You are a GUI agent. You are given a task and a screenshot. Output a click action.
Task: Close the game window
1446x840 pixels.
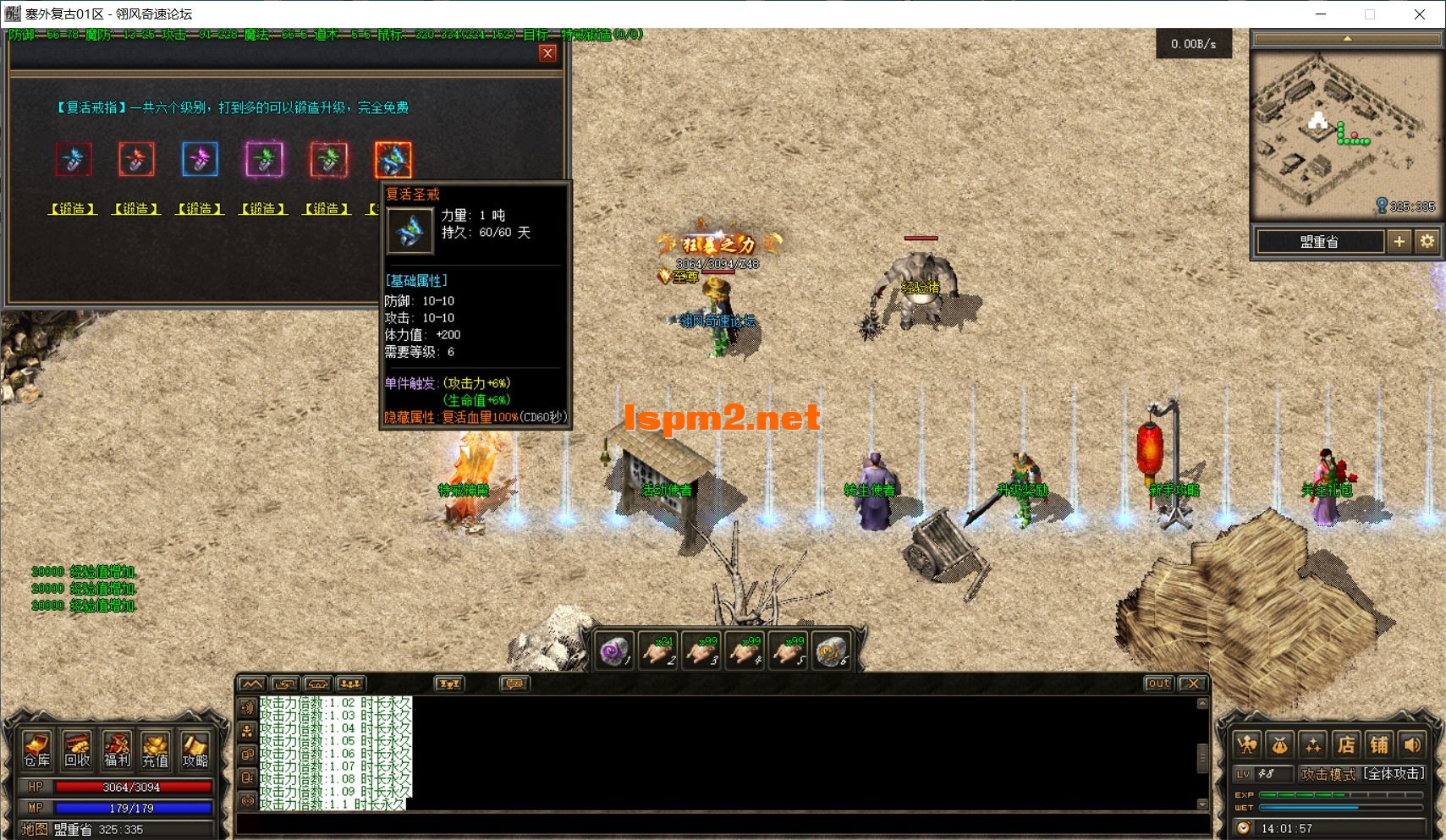click(1420, 14)
